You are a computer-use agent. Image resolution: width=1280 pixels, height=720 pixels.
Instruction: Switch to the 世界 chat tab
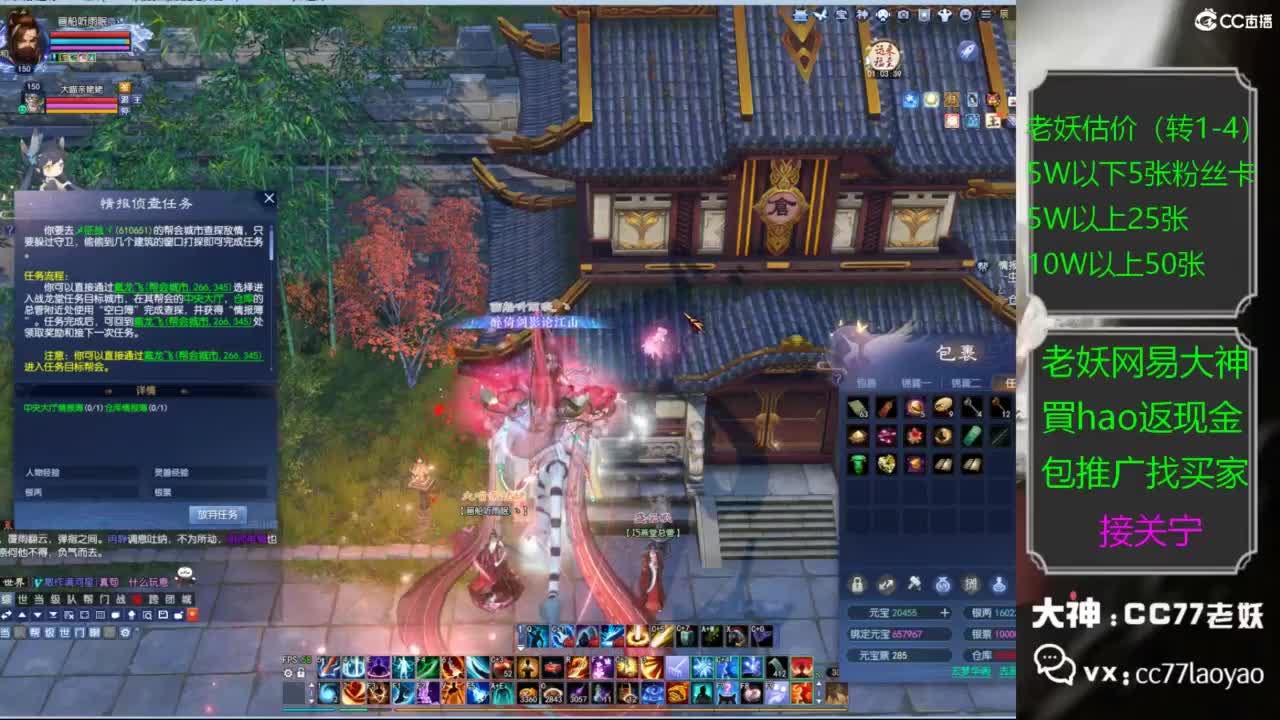(14, 582)
